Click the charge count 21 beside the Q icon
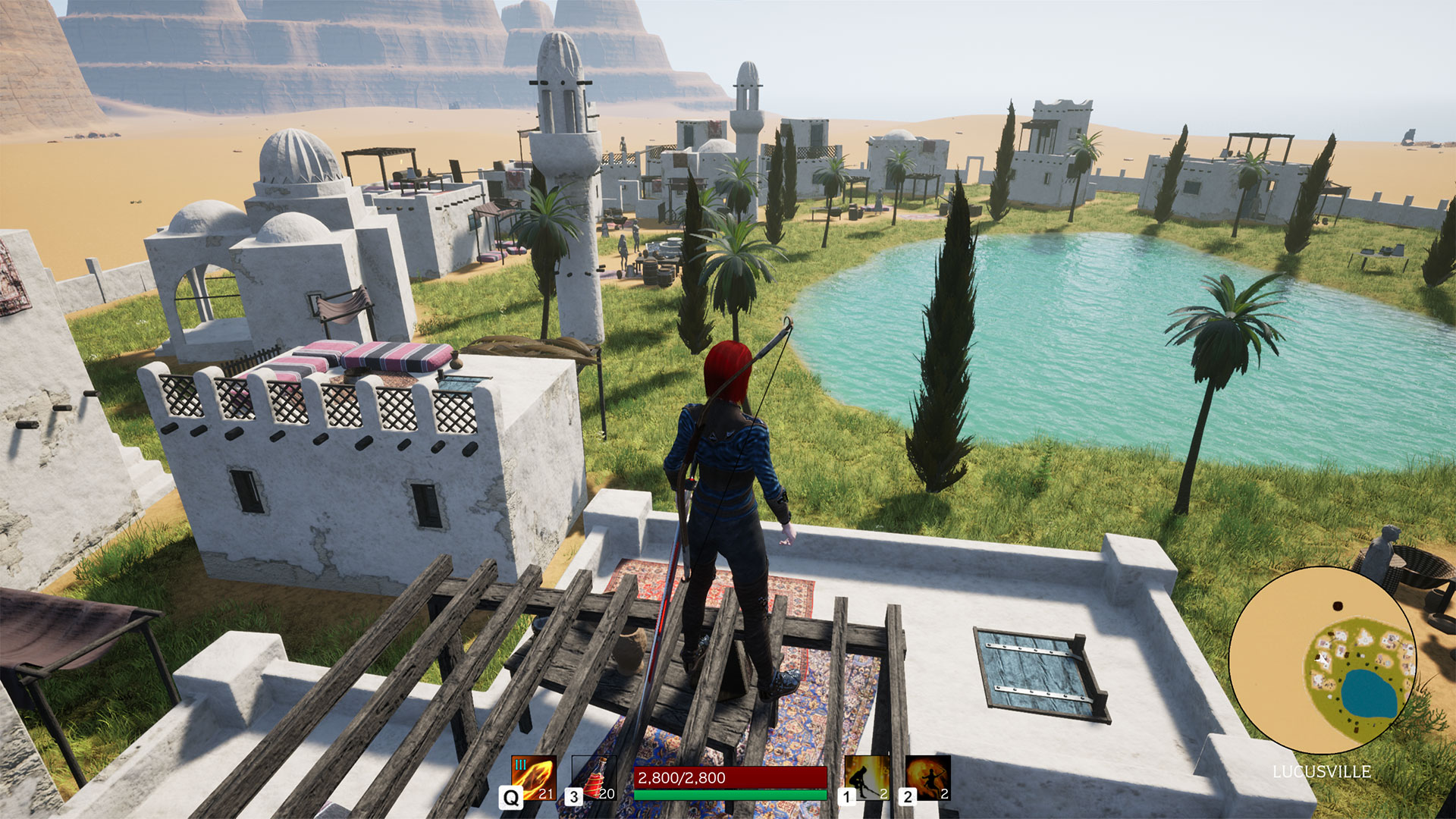The width and height of the screenshot is (1456, 819). (548, 795)
